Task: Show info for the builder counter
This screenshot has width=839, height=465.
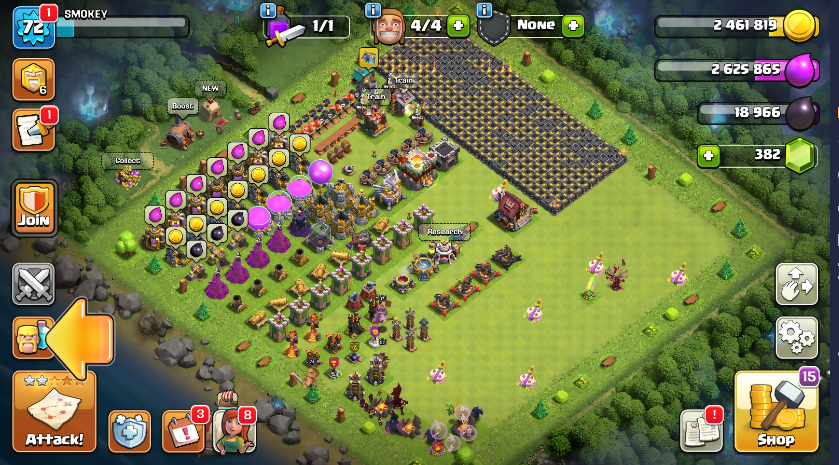Action: tap(373, 10)
